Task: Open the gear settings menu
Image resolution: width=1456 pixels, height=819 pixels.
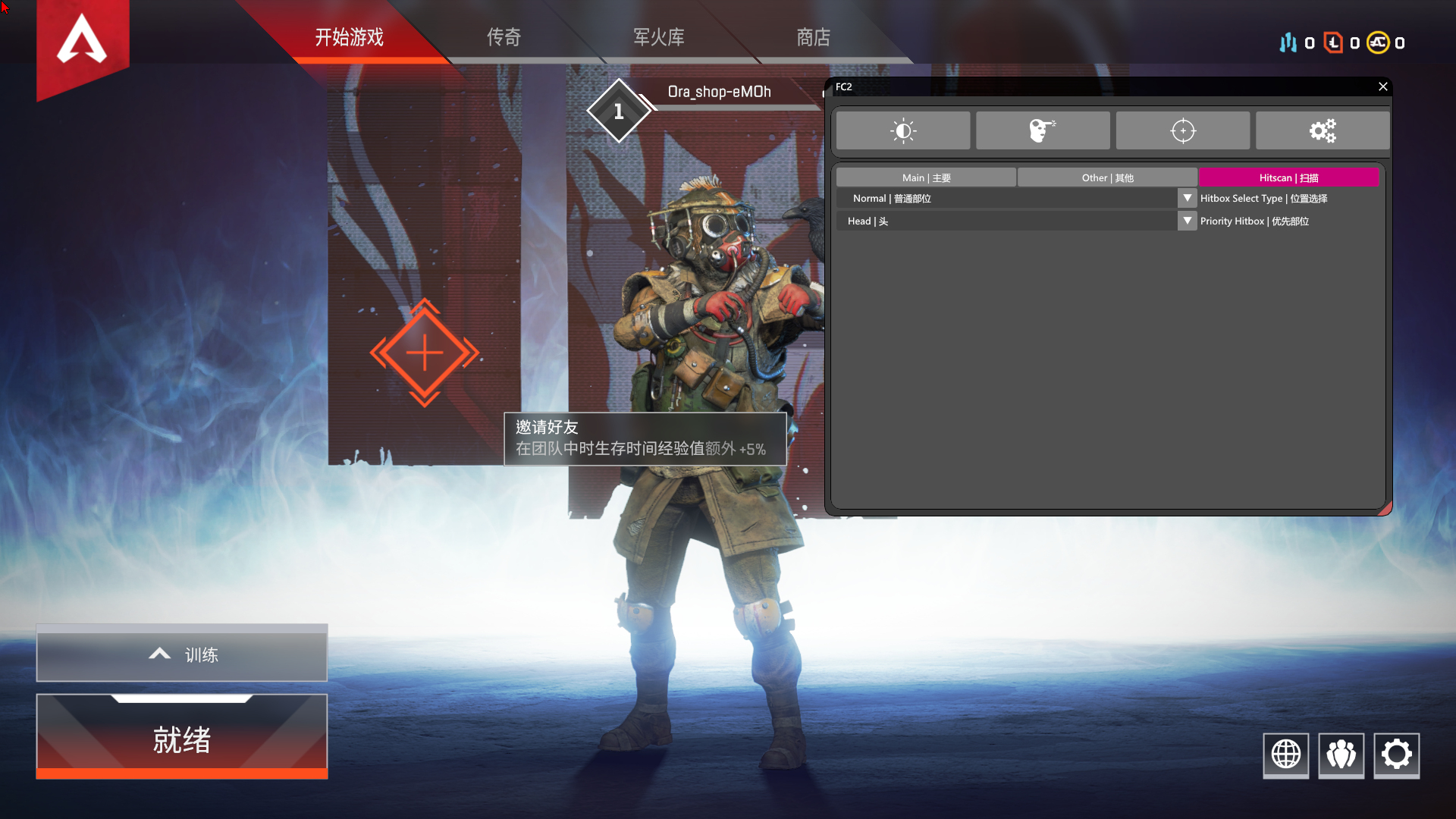Action: point(1396,755)
